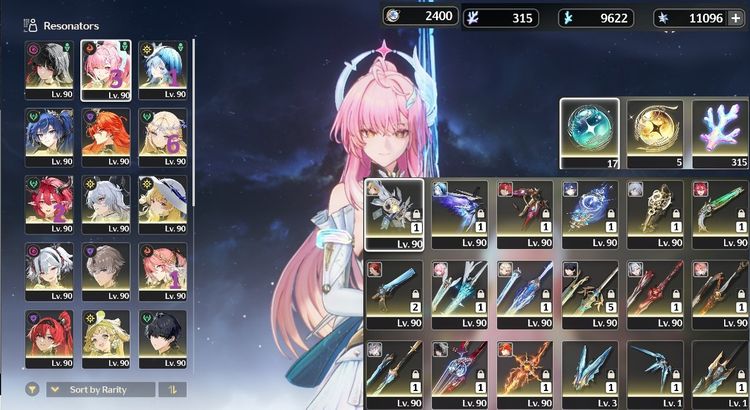The width and height of the screenshot is (750, 410).
Task: Open the Resonators list header icon
Action: tap(31, 25)
